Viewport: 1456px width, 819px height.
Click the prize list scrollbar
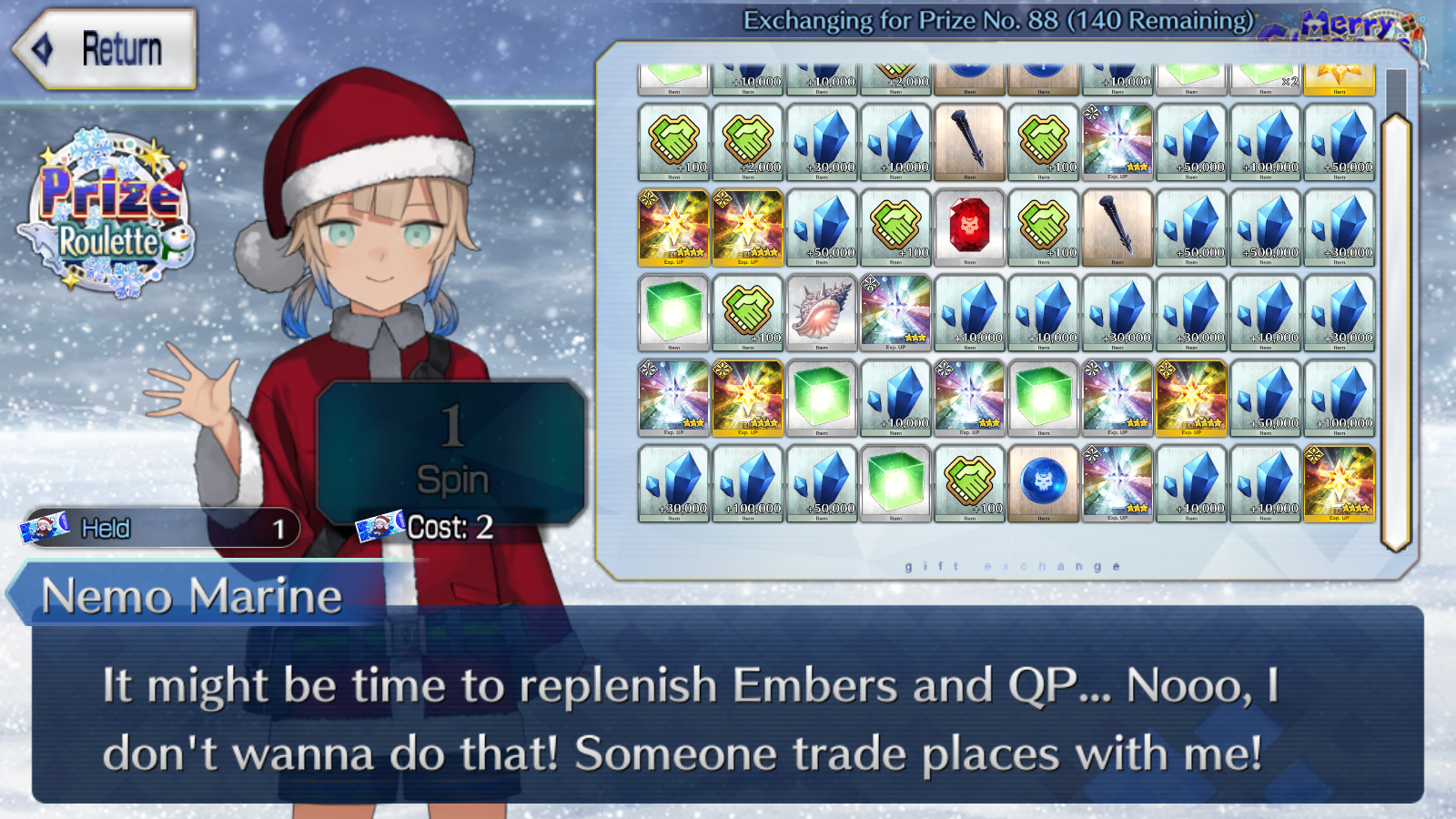[1395, 332]
